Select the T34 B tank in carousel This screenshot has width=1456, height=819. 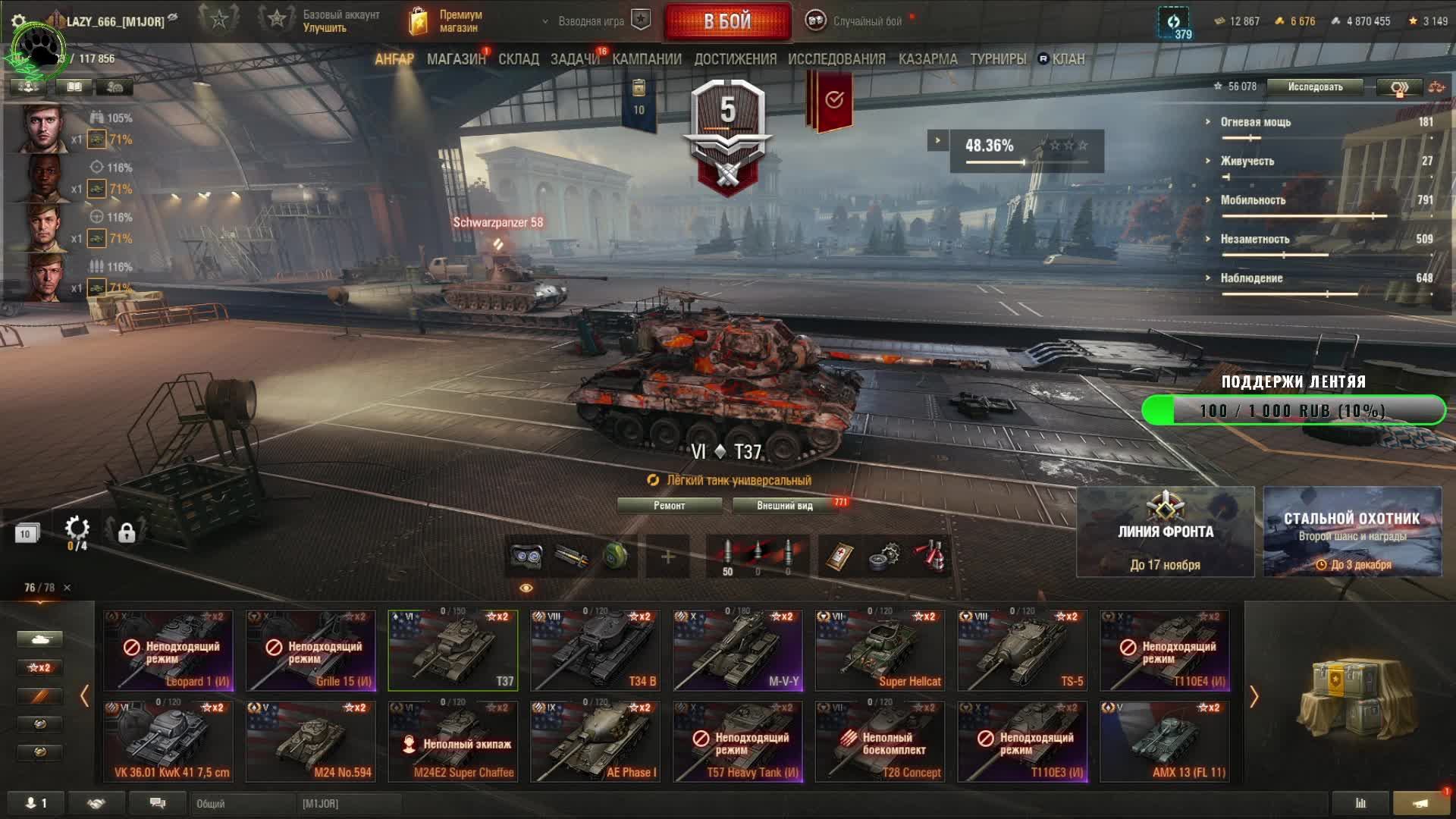595,650
